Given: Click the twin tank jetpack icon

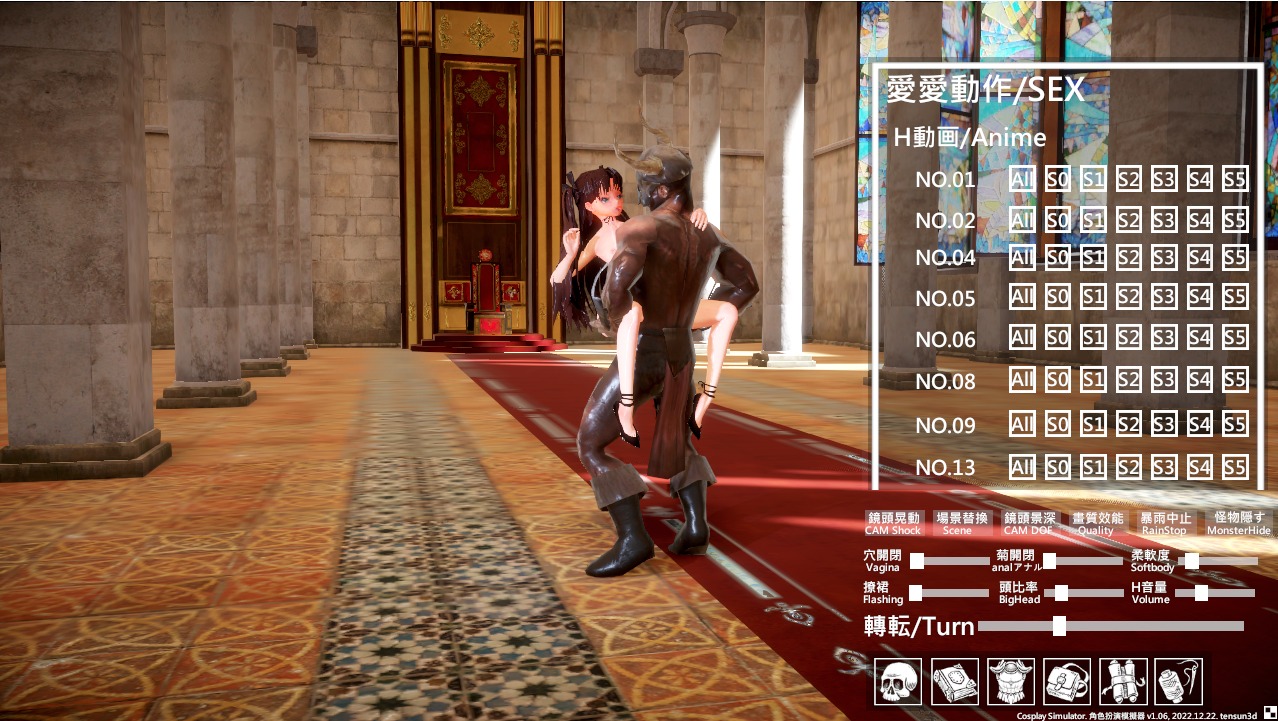Looking at the screenshot, I should click(1122, 681).
